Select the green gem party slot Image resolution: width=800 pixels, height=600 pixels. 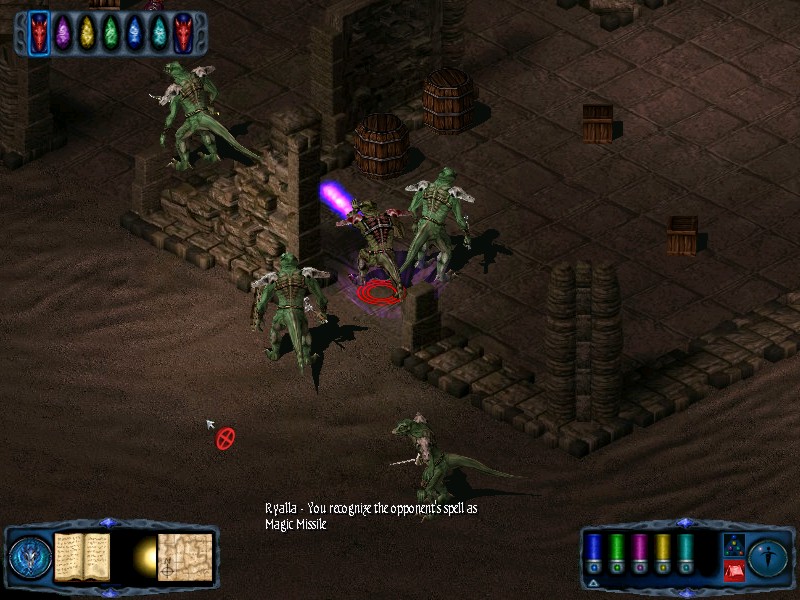111,34
